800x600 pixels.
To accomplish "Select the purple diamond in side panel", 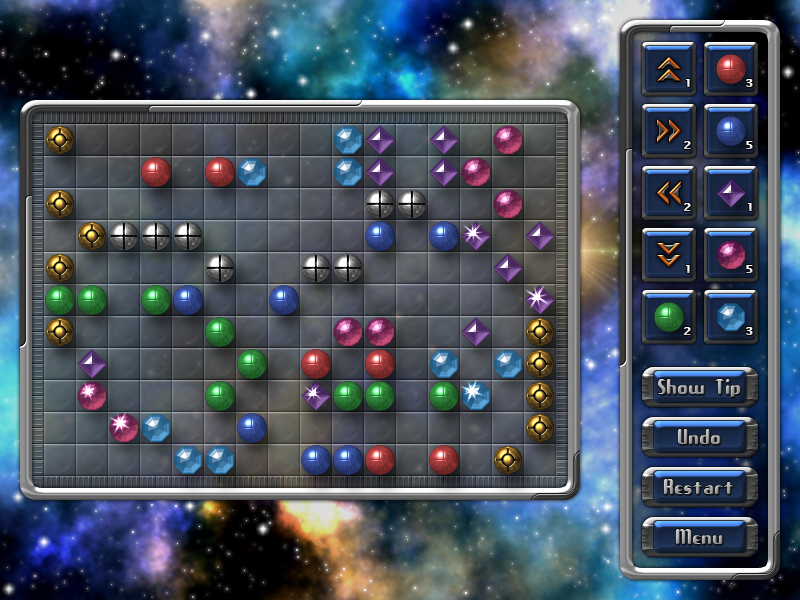I will (730, 193).
